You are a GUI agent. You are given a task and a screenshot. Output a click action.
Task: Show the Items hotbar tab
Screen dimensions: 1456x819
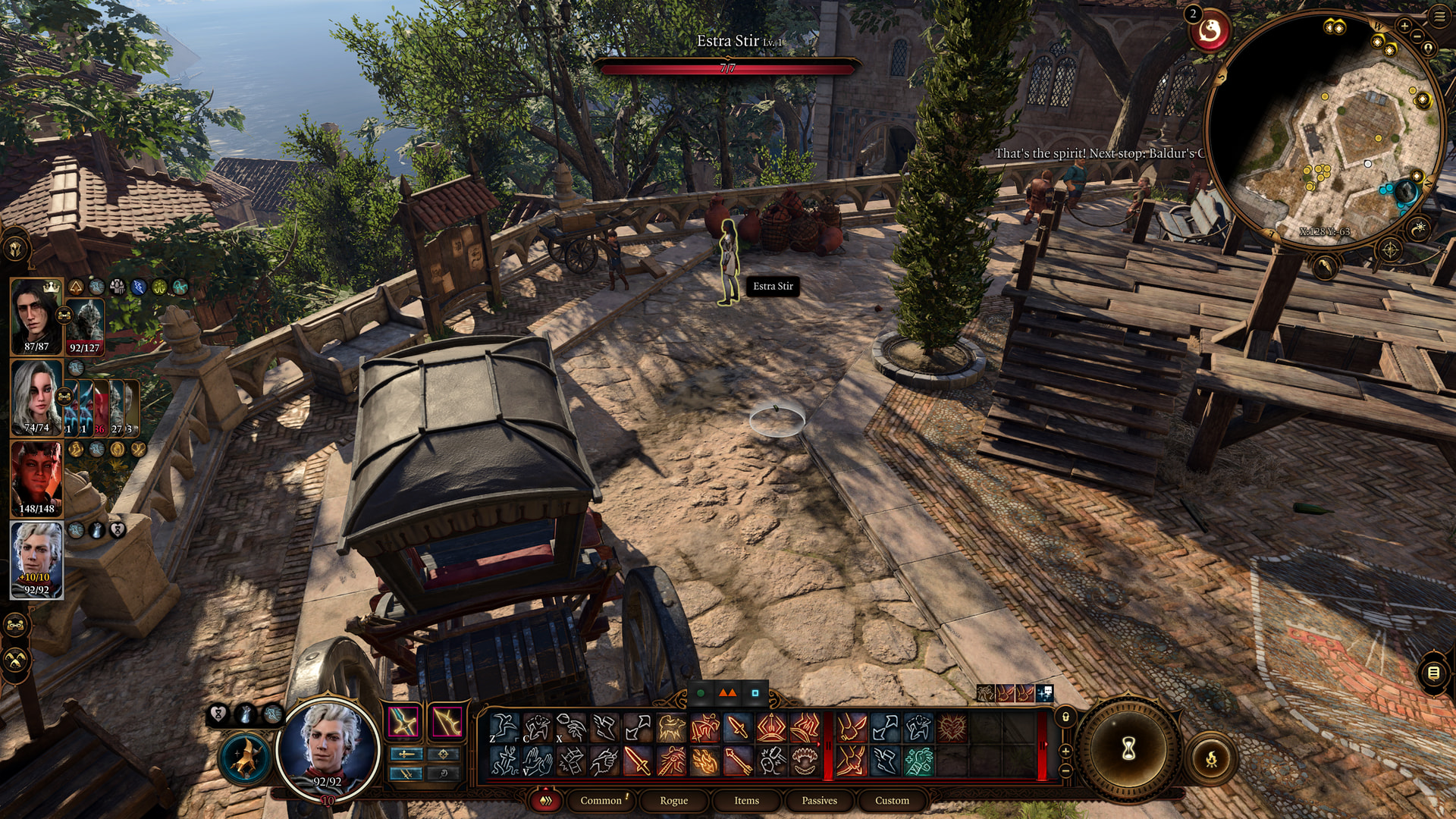point(746,800)
